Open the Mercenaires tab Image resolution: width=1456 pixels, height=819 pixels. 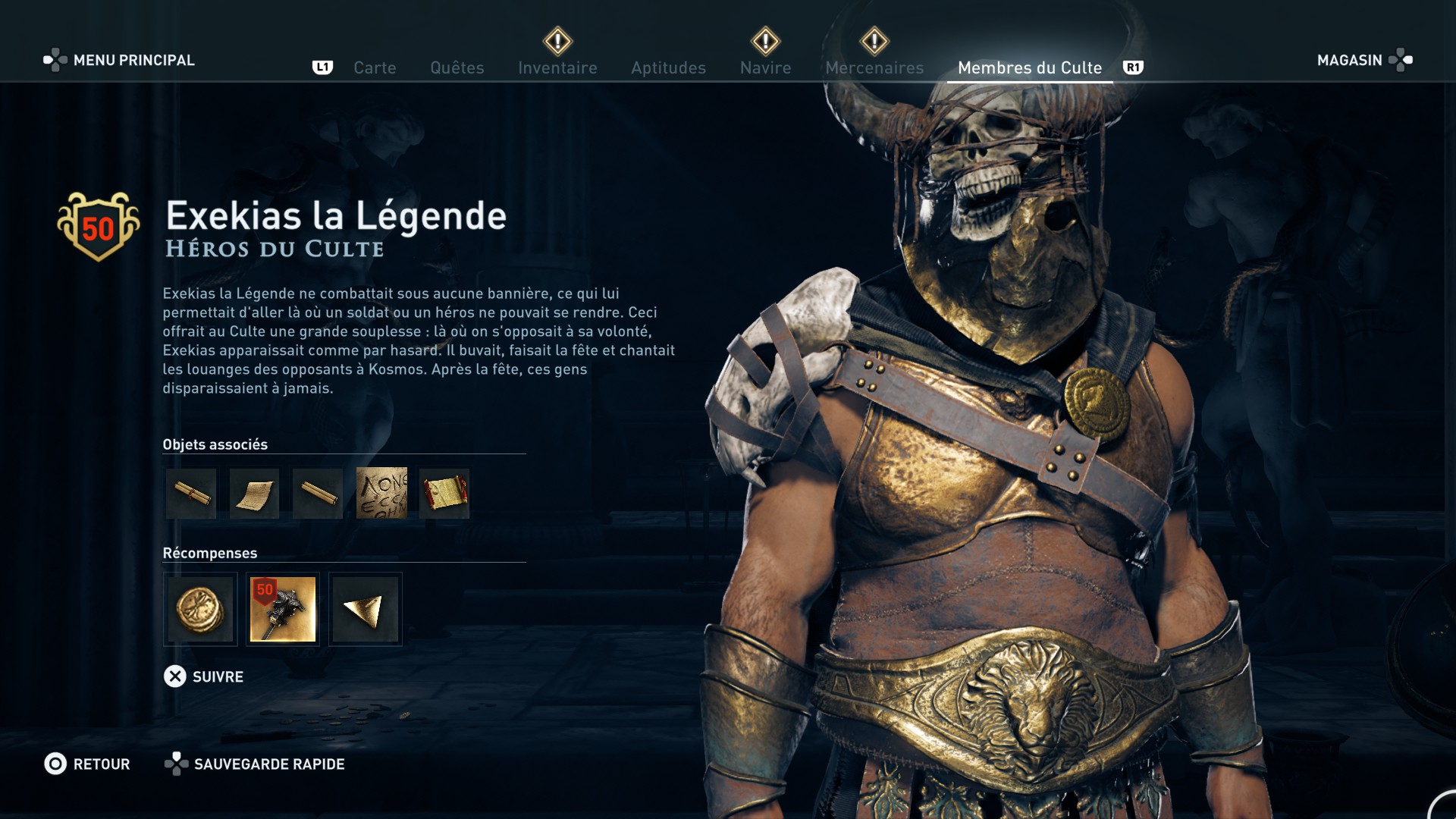[x=874, y=67]
